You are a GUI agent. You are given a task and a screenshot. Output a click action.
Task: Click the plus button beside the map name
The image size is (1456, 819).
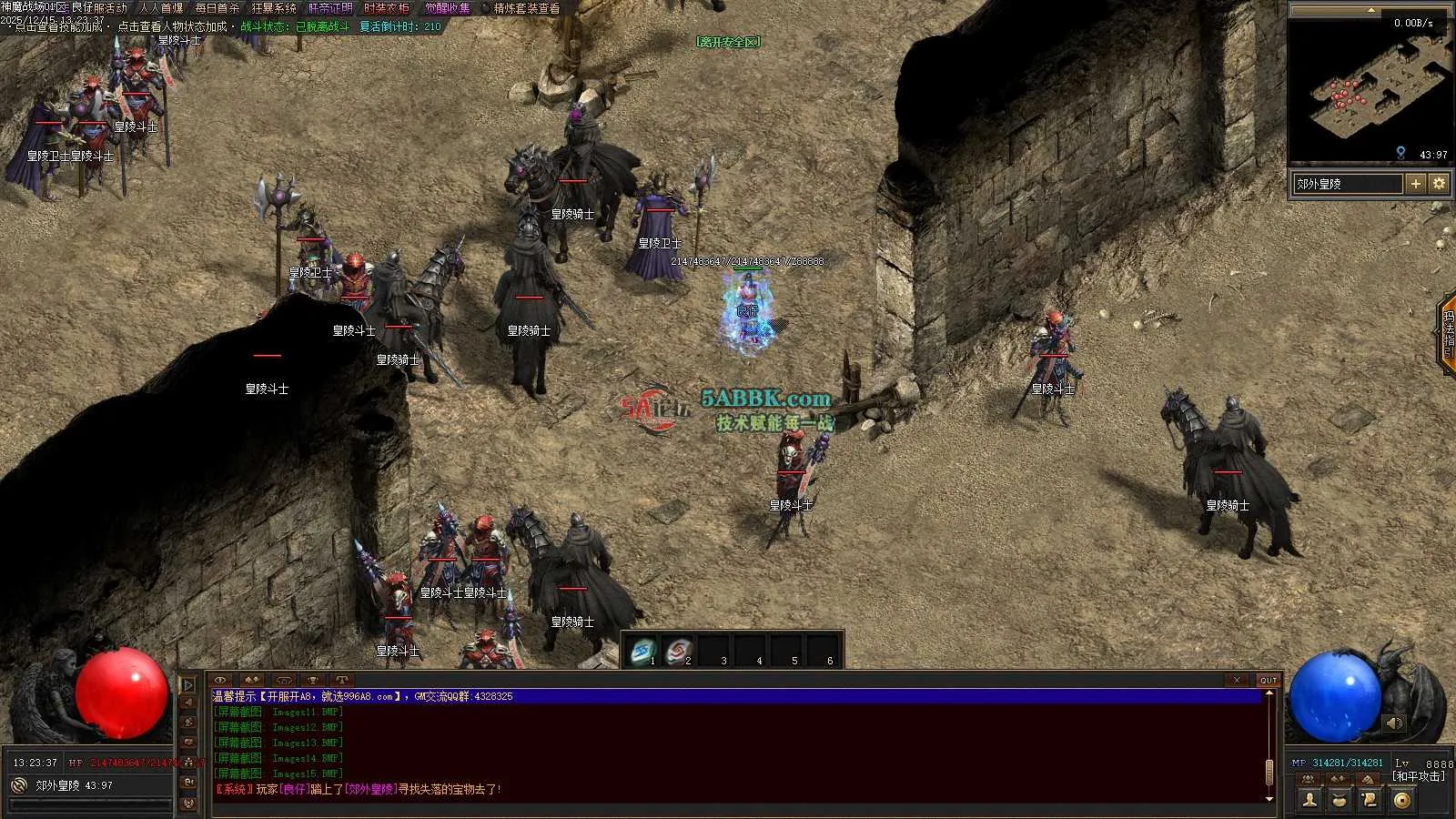click(x=1415, y=184)
